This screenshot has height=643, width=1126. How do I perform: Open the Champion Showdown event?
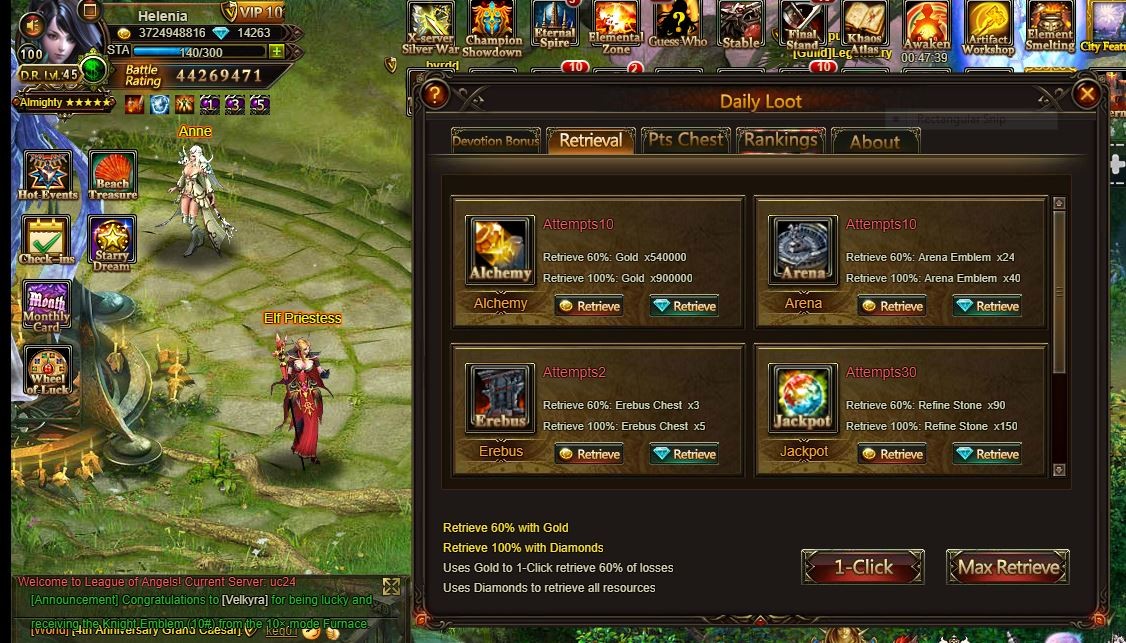coord(492,28)
